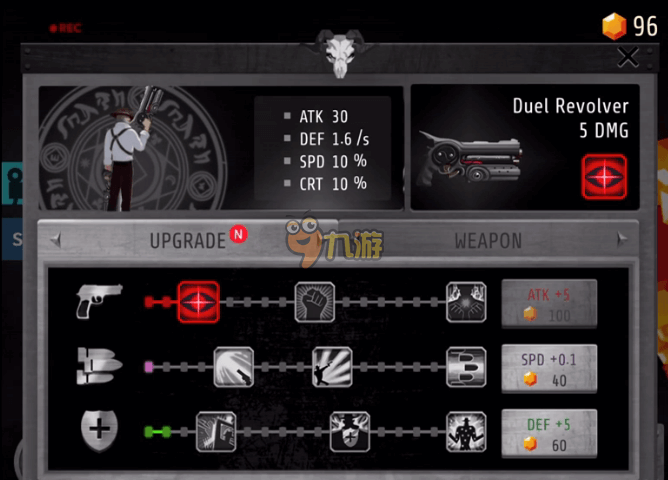
Task: Click the Duel Revolver red crosshair icon
Action: 604,175
